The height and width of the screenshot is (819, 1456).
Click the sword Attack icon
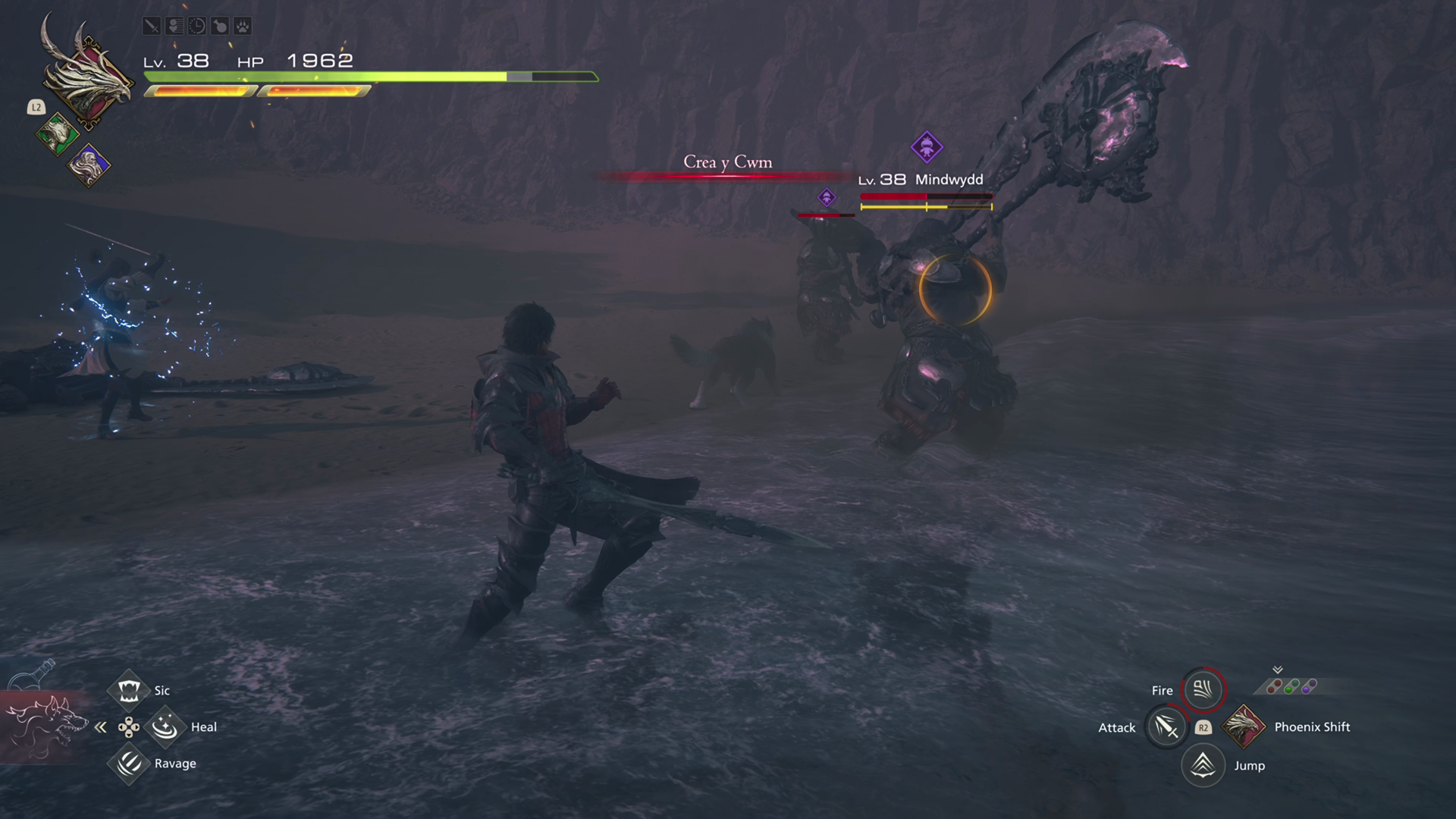[1166, 727]
